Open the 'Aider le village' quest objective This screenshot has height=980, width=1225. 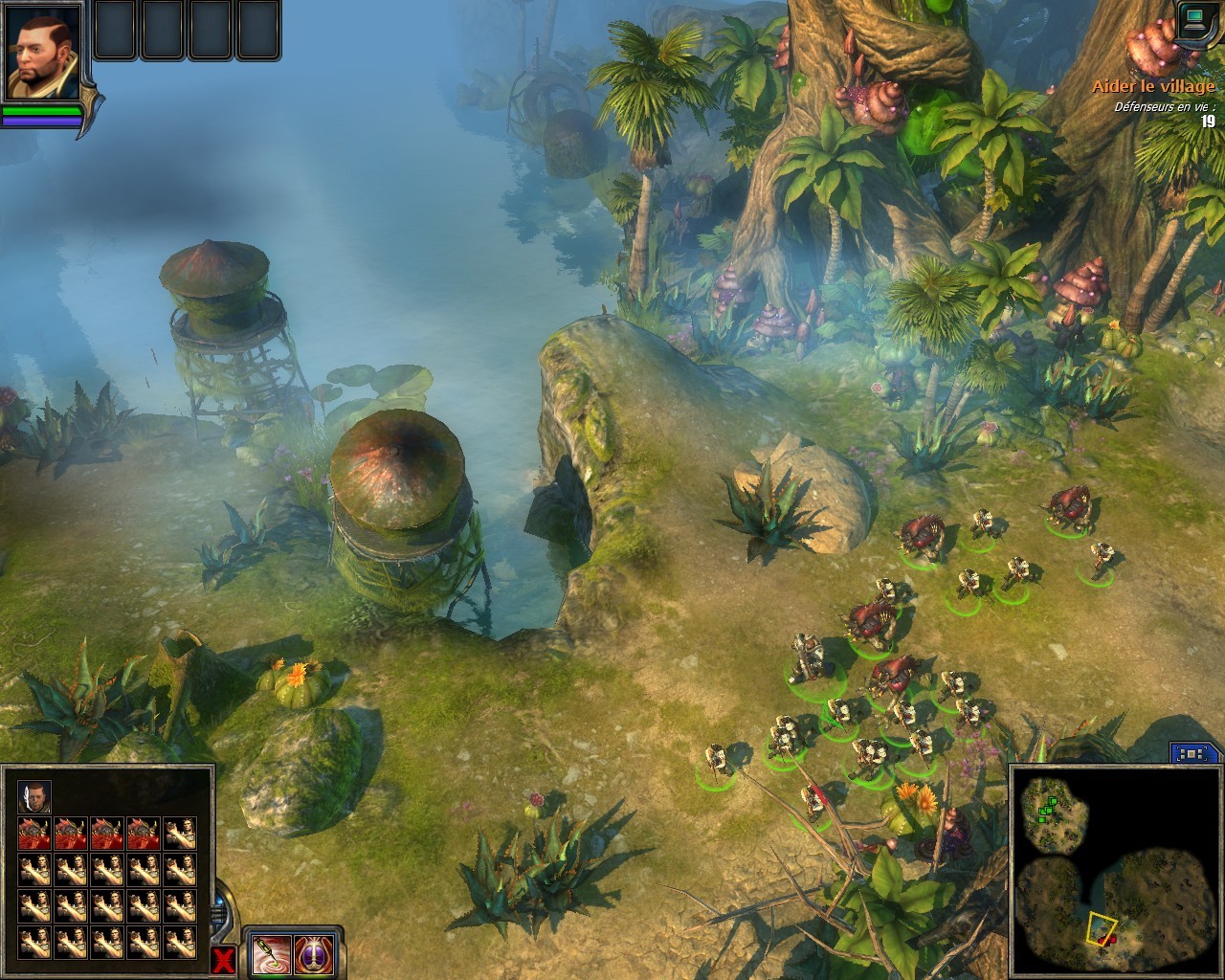[1153, 86]
